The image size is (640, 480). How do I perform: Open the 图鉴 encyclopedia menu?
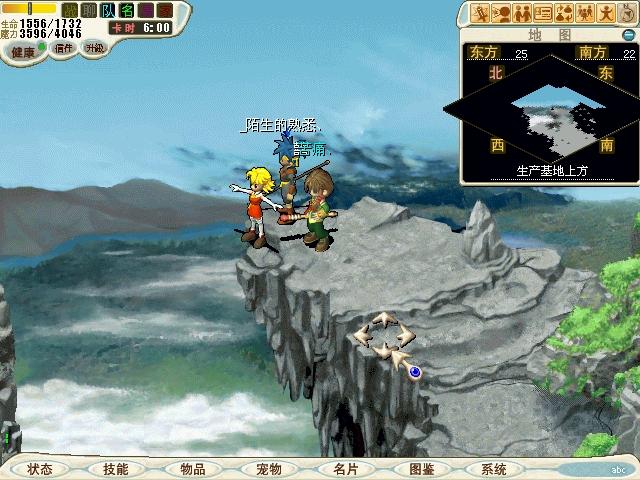click(x=421, y=469)
